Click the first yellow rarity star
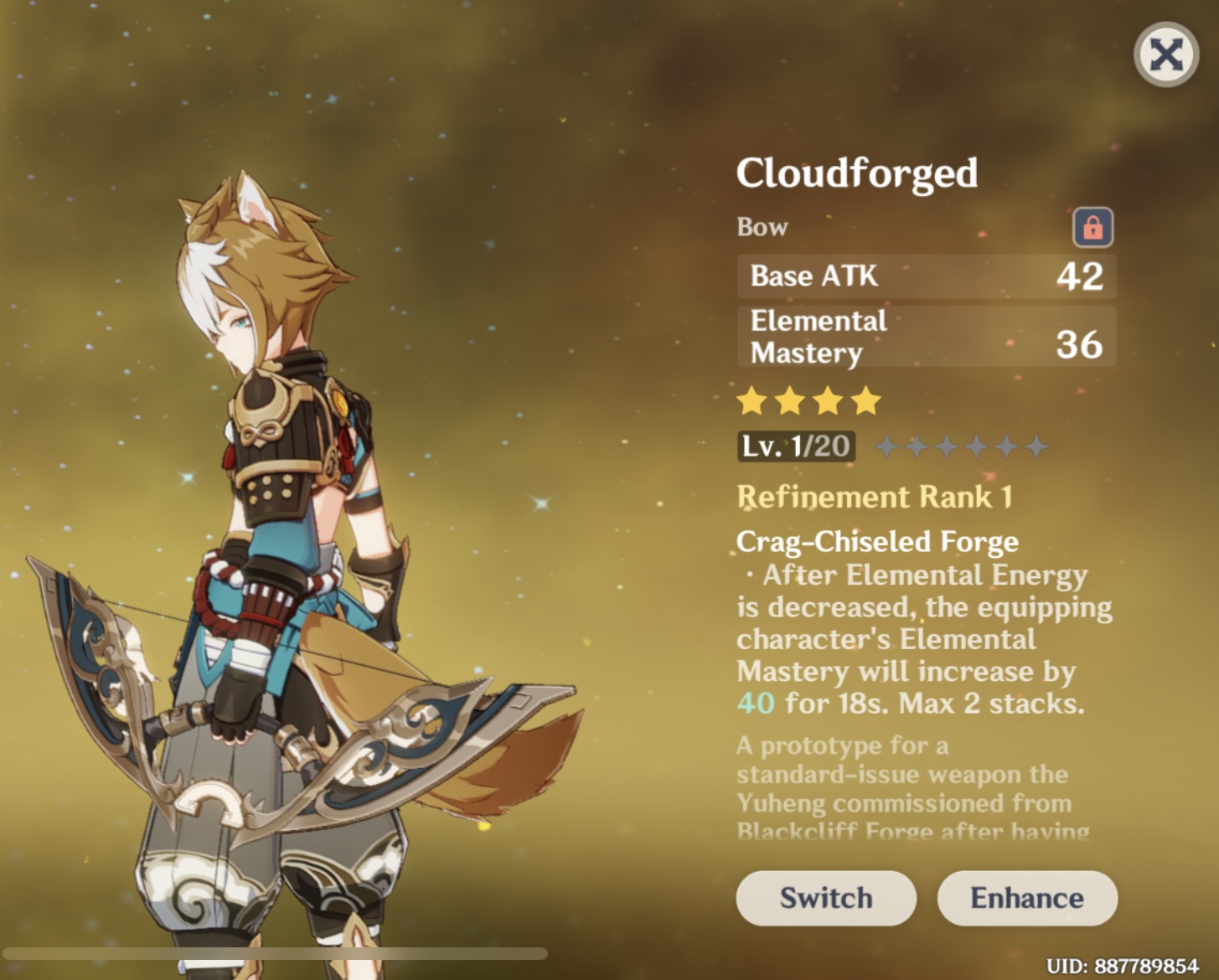Image resolution: width=1219 pixels, height=980 pixels. point(750,402)
